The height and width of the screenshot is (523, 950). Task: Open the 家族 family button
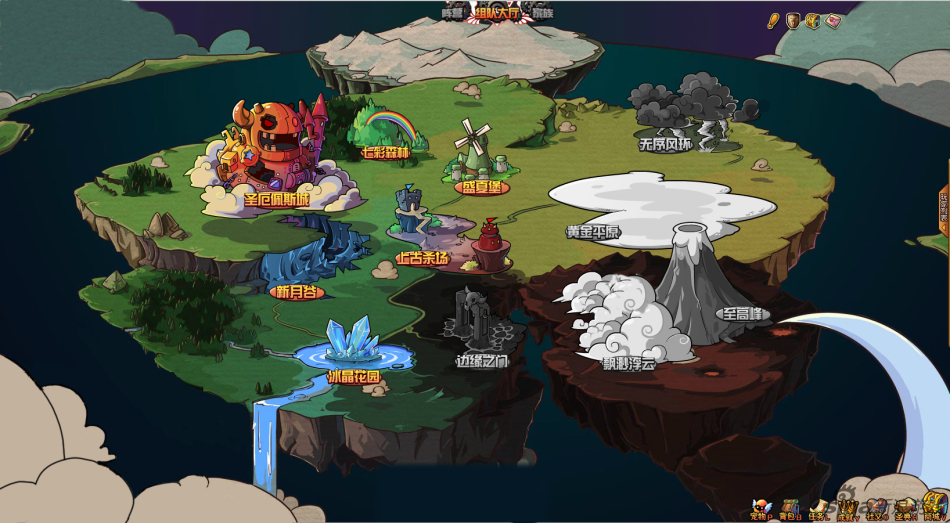[x=542, y=13]
